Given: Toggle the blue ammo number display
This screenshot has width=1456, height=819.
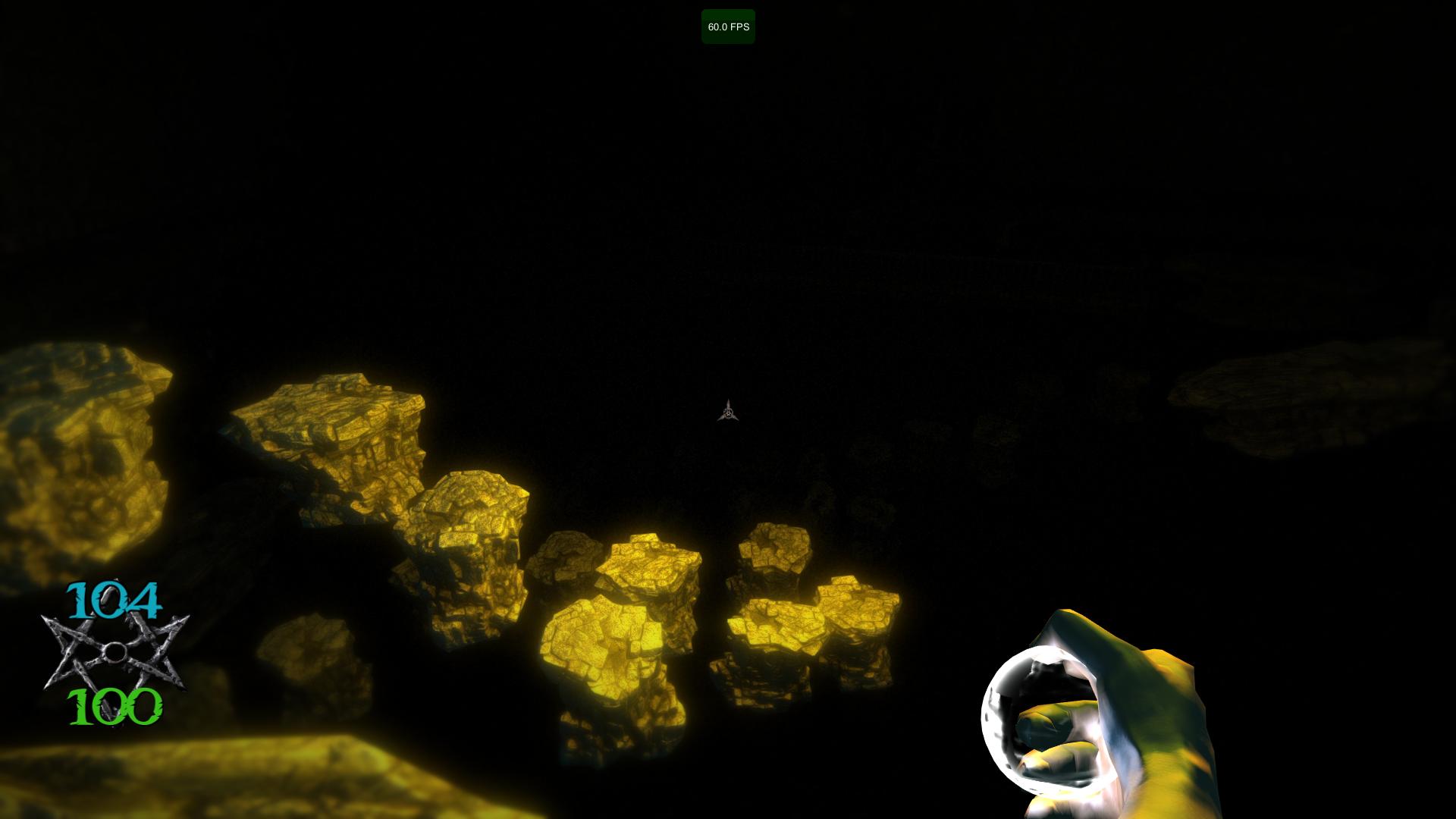Looking at the screenshot, I should (x=114, y=599).
